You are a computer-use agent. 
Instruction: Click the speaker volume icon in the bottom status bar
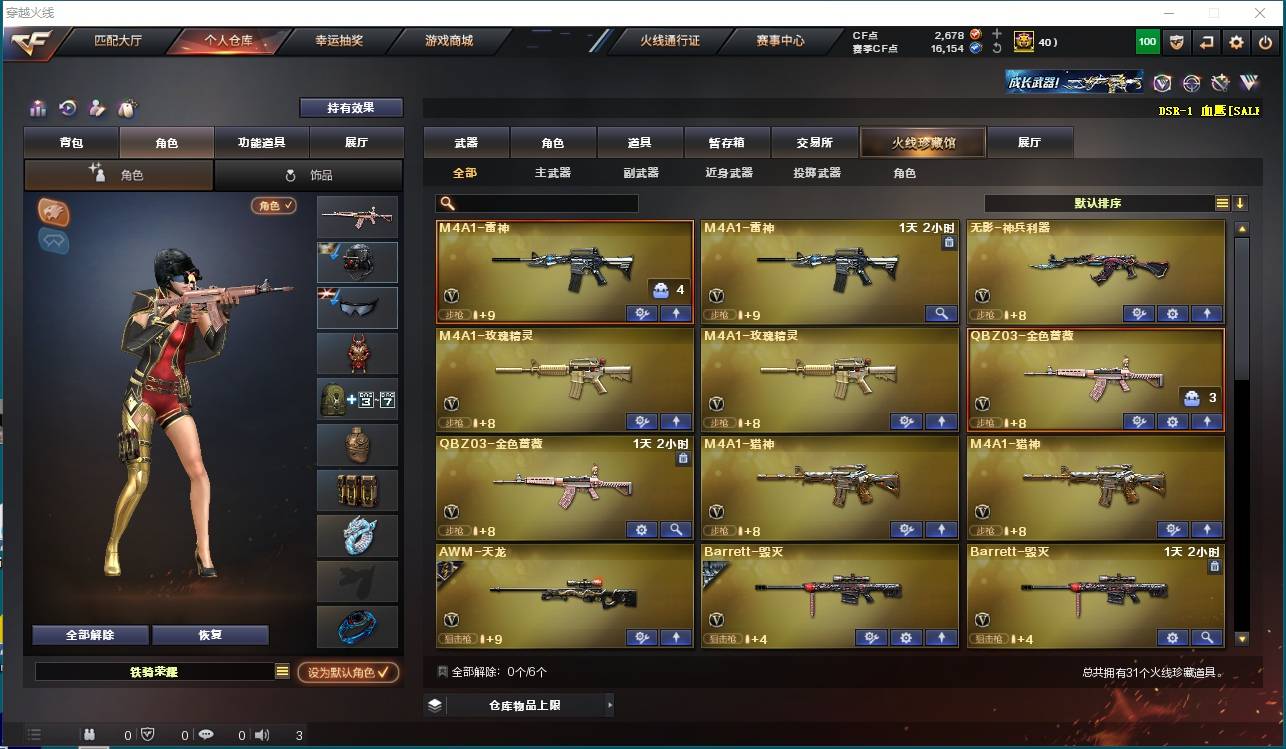[x=261, y=734]
